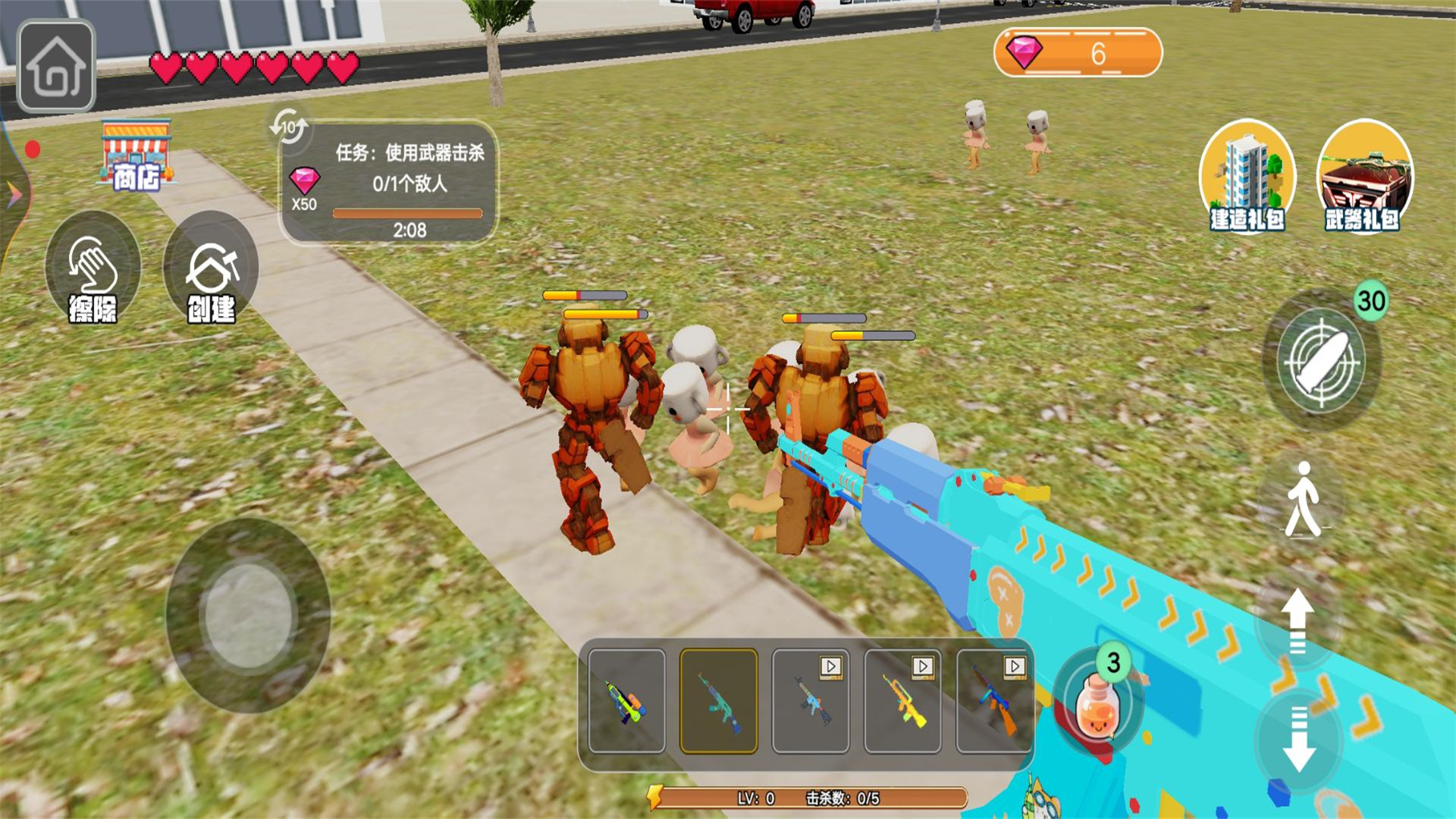Expand the side panel arrow on the left edge
Viewport: 1456px width, 819px height.
pos(14,195)
